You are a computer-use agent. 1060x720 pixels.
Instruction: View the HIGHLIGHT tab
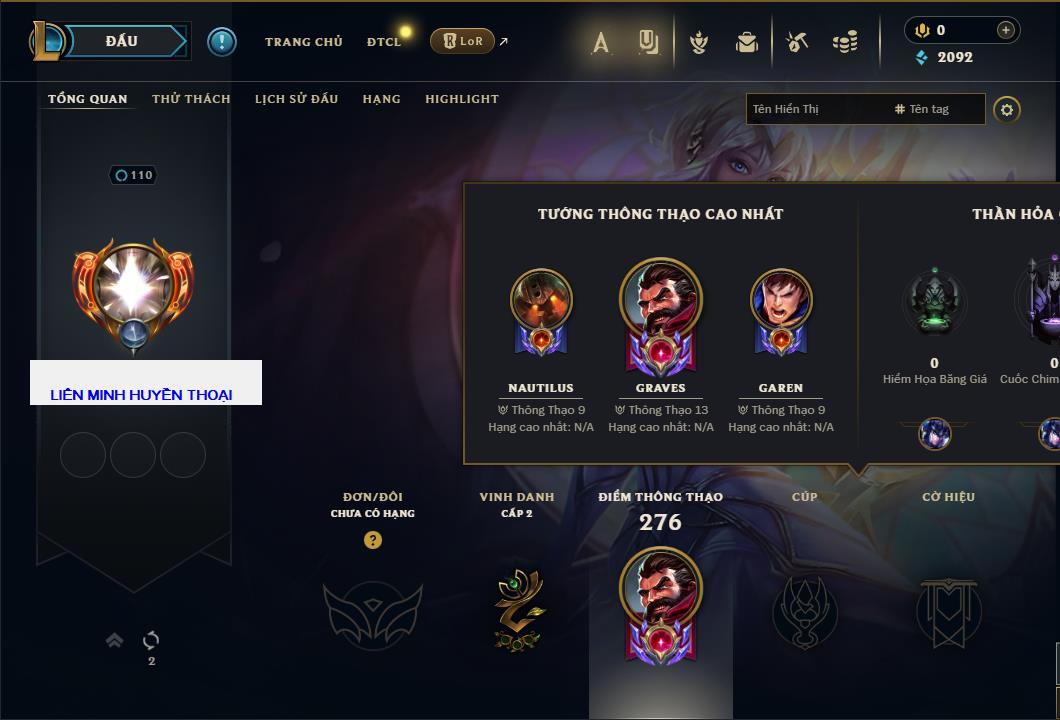click(461, 99)
